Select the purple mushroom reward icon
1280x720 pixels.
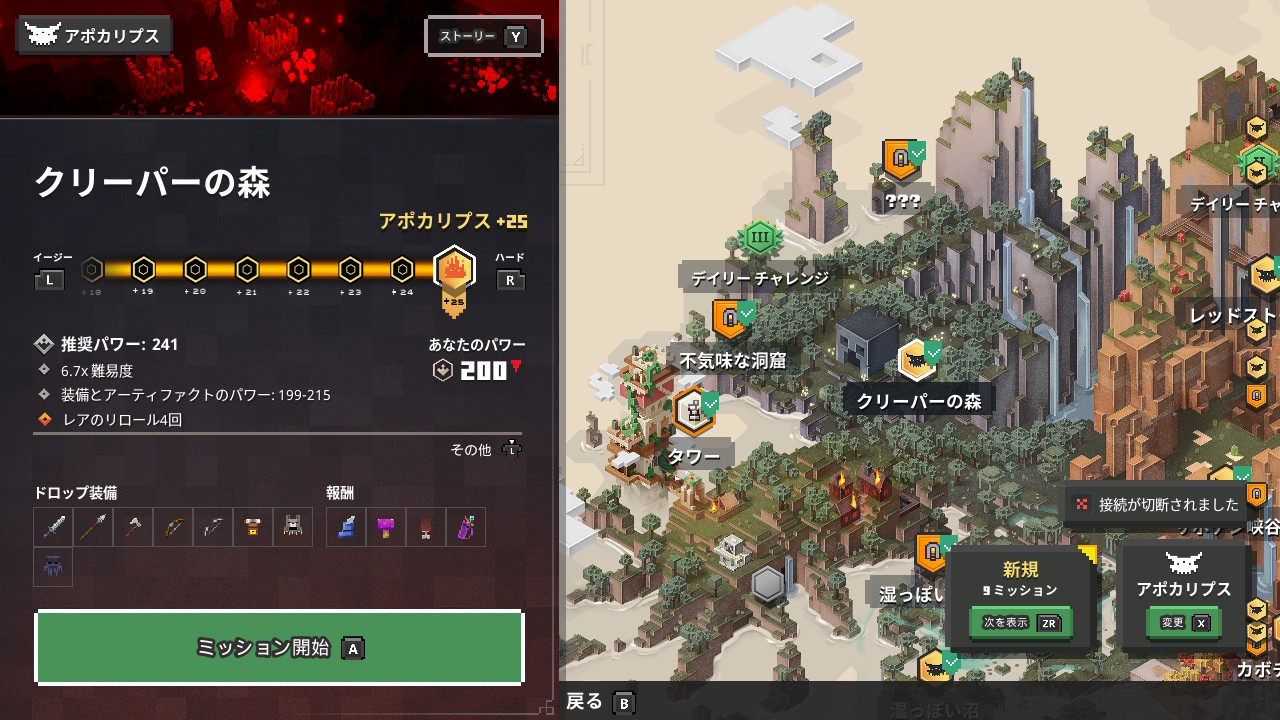pyautogui.click(x=386, y=527)
